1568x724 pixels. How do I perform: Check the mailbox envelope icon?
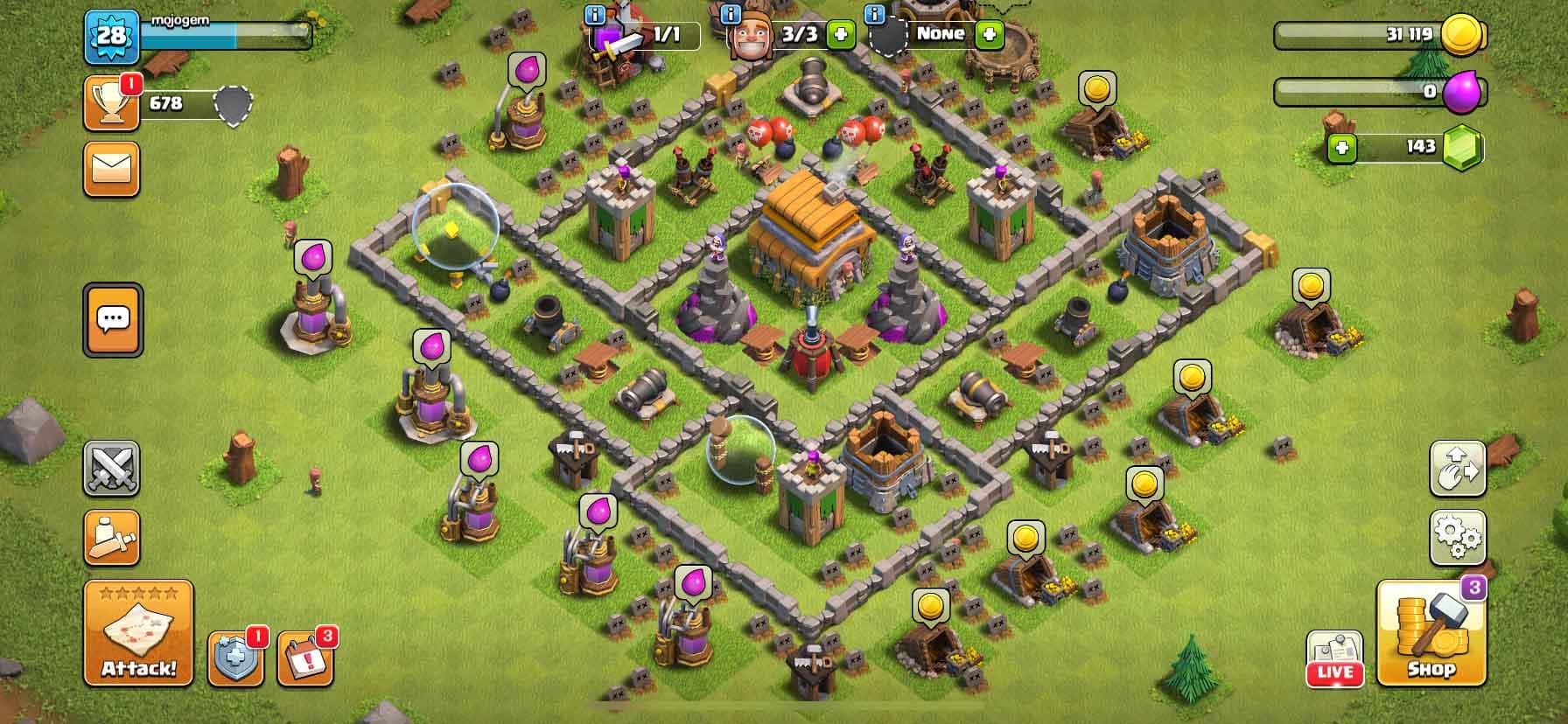[x=111, y=169]
